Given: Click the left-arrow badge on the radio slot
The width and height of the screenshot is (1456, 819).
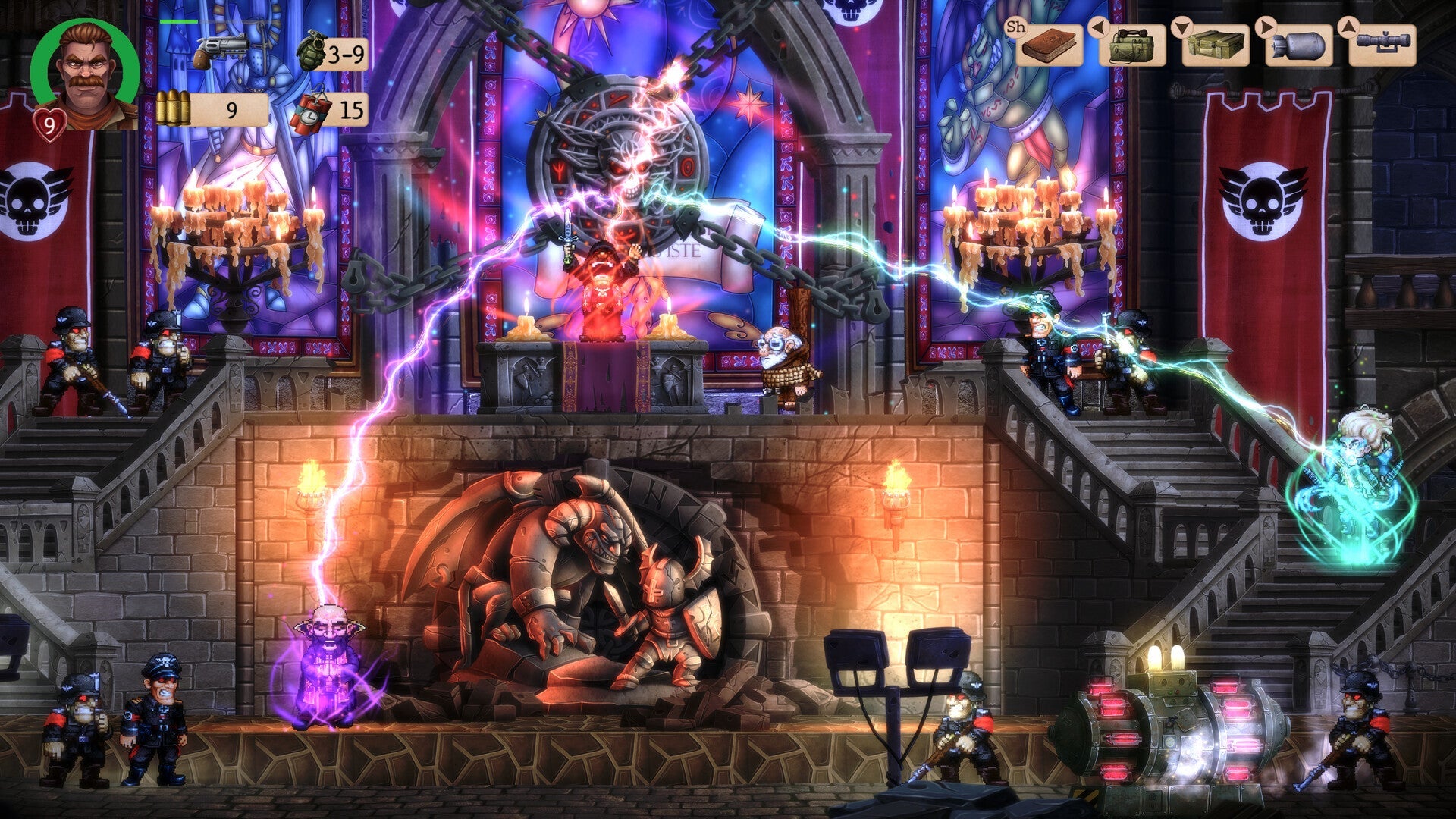Looking at the screenshot, I should click(x=1100, y=27).
